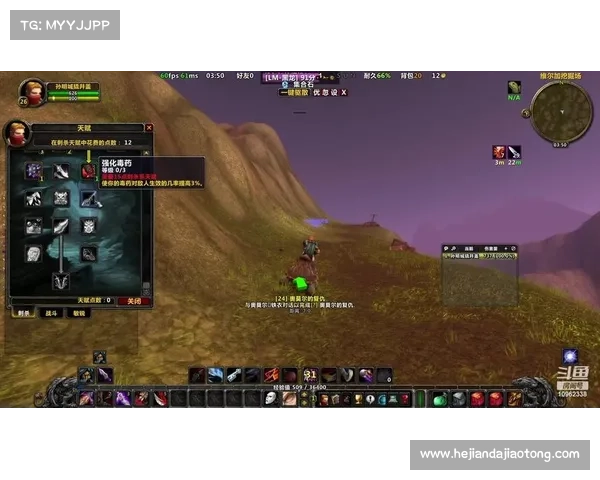Select the red buff icon showing 3m

coord(498,152)
